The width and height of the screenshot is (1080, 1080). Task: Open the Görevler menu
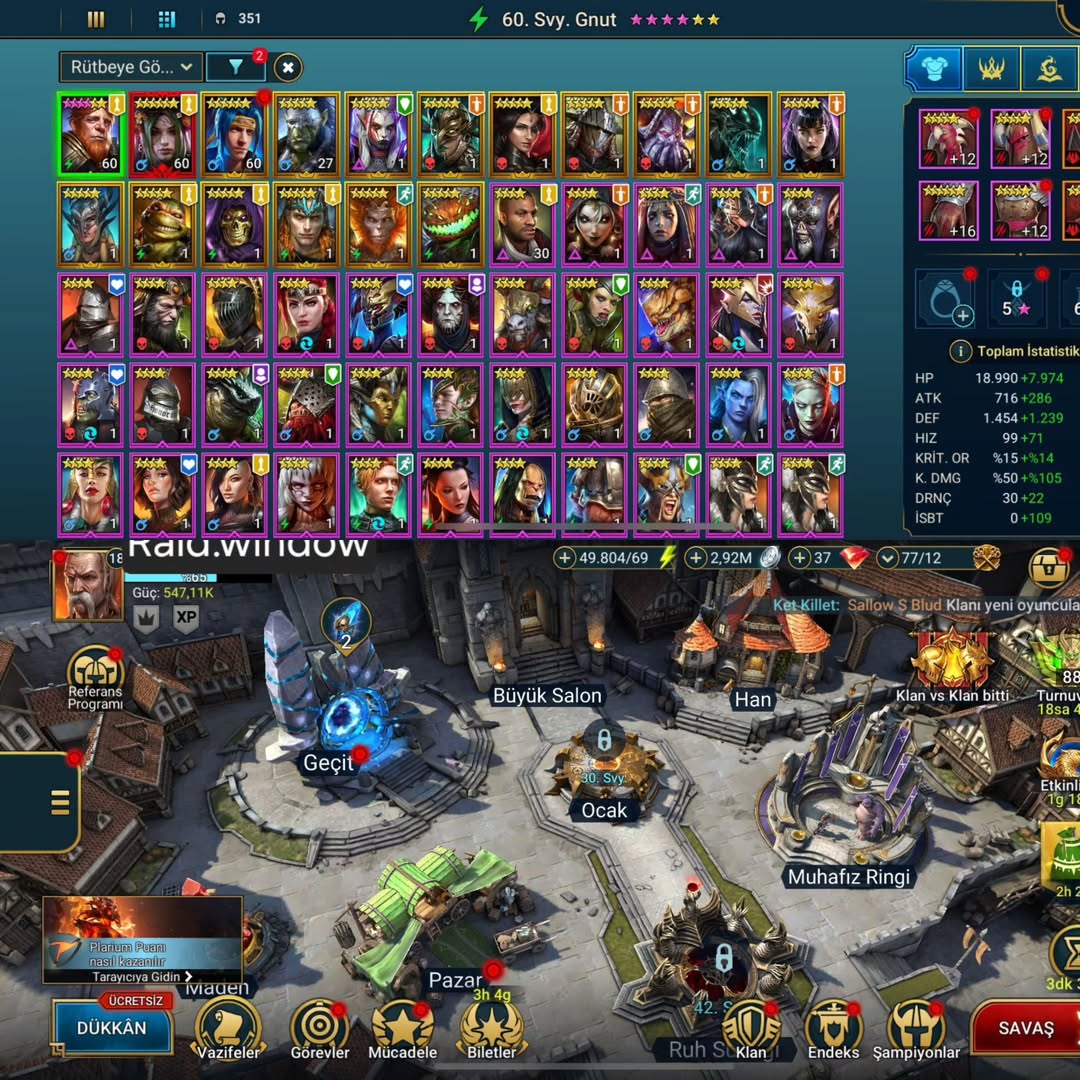click(320, 1029)
